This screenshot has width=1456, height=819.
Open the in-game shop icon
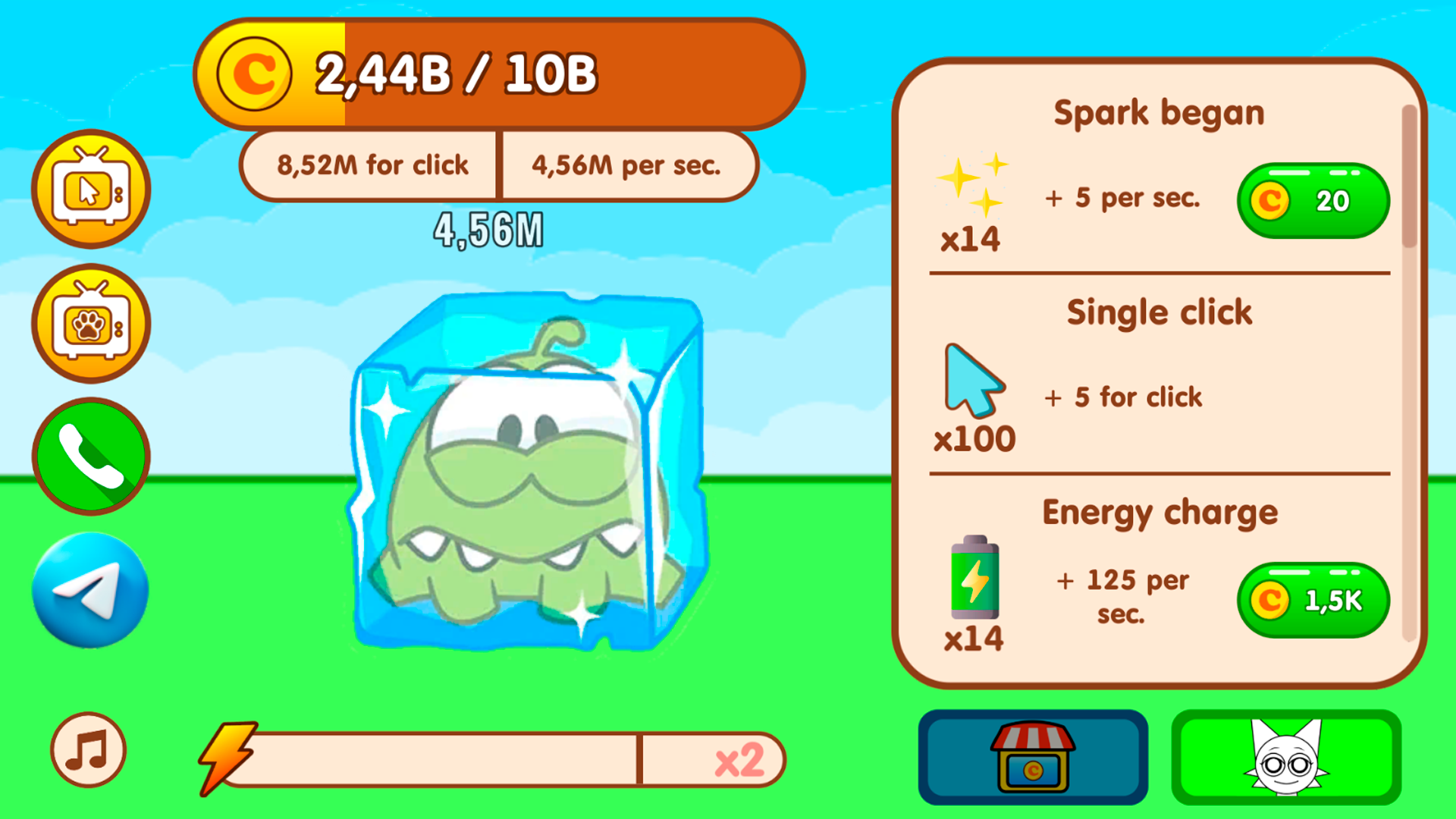pyautogui.click(x=1031, y=758)
